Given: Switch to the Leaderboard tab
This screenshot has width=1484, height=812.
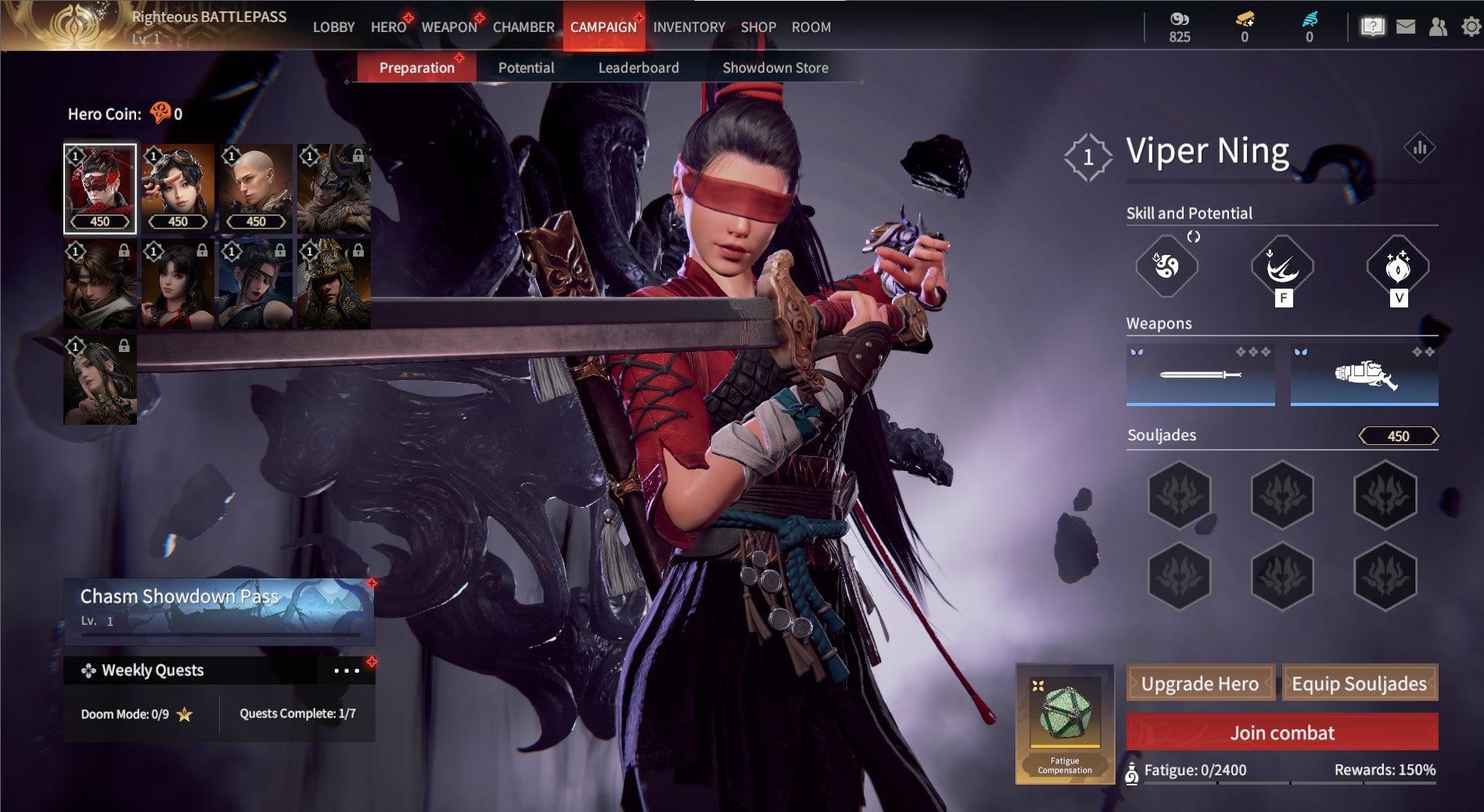Looking at the screenshot, I should (638, 67).
